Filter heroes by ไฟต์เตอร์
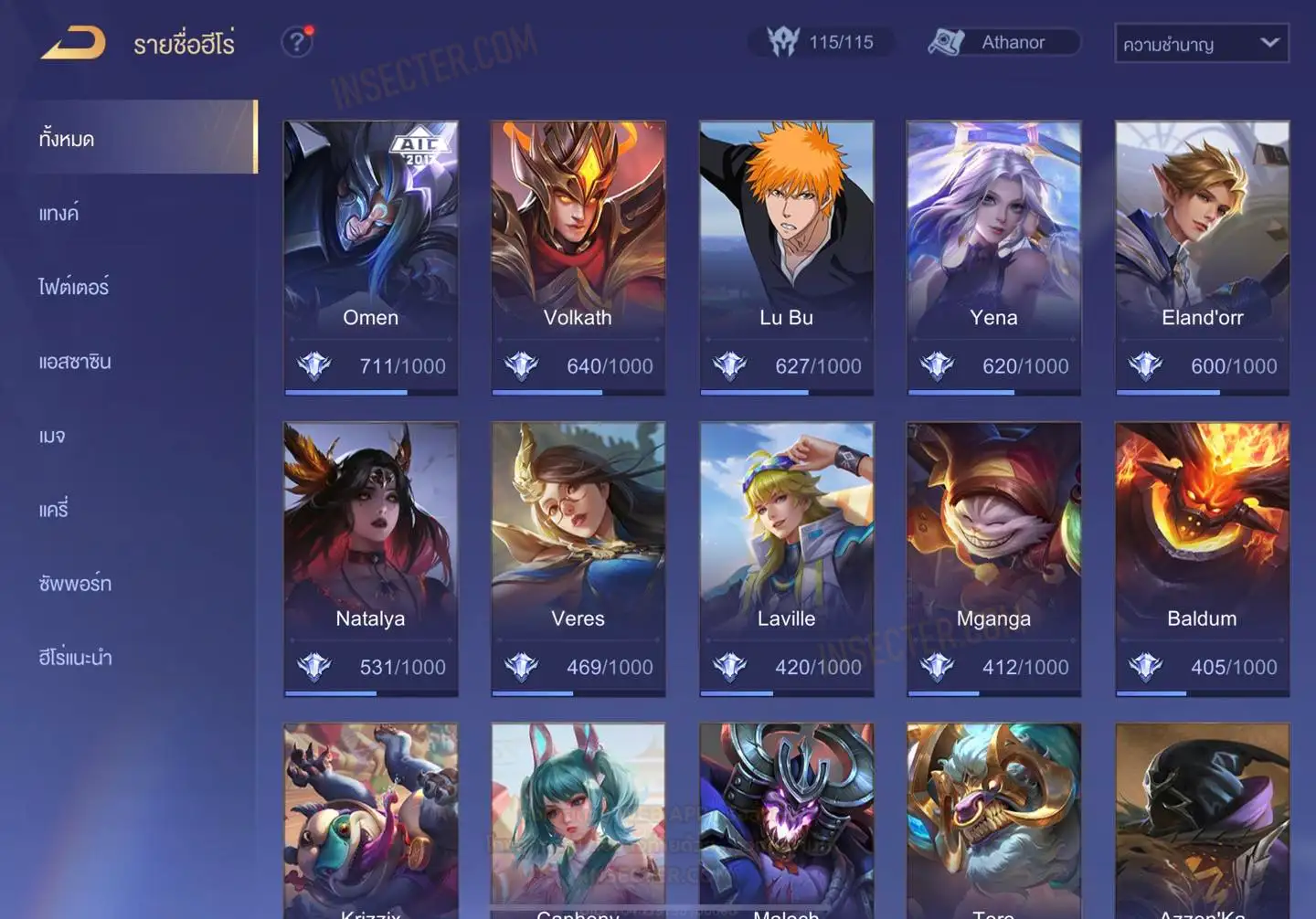The height and width of the screenshot is (919, 1316). click(x=74, y=287)
